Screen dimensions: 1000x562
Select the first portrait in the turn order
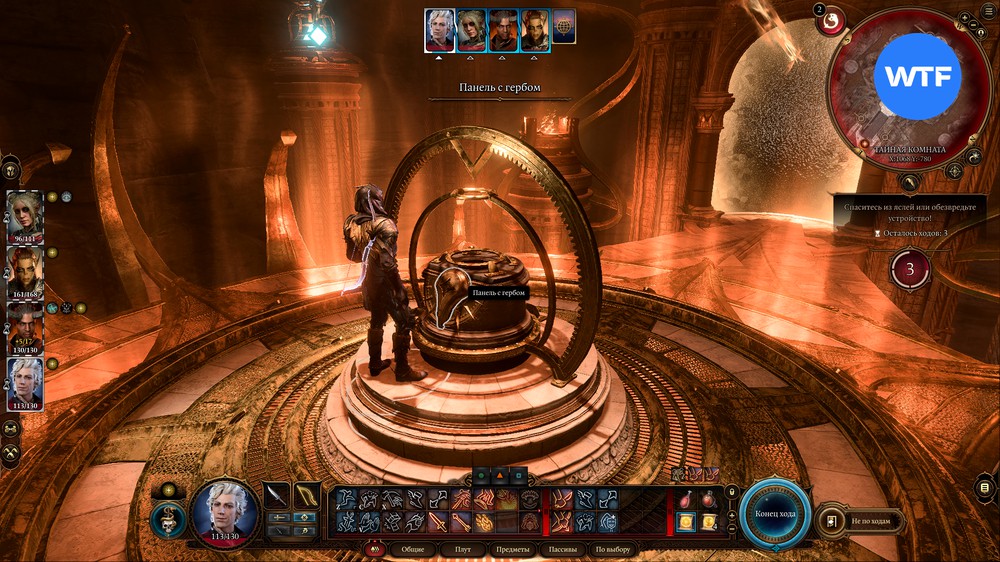pyautogui.click(x=439, y=30)
